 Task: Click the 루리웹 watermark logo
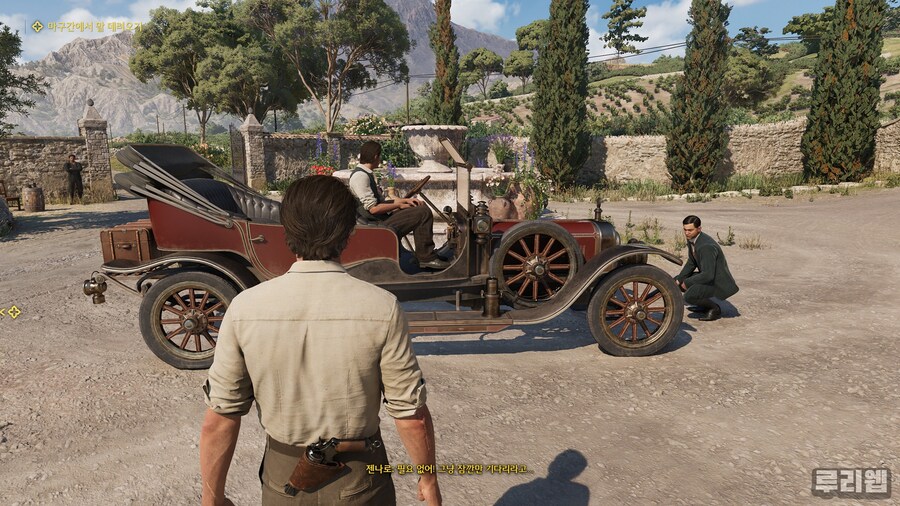click(x=850, y=482)
